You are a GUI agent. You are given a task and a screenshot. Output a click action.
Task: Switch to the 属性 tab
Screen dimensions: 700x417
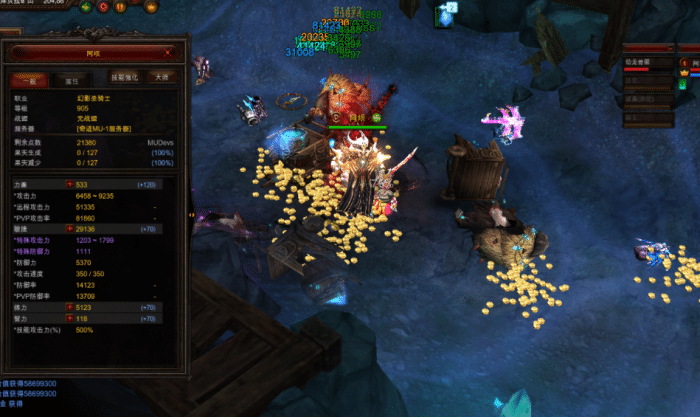click(72, 79)
